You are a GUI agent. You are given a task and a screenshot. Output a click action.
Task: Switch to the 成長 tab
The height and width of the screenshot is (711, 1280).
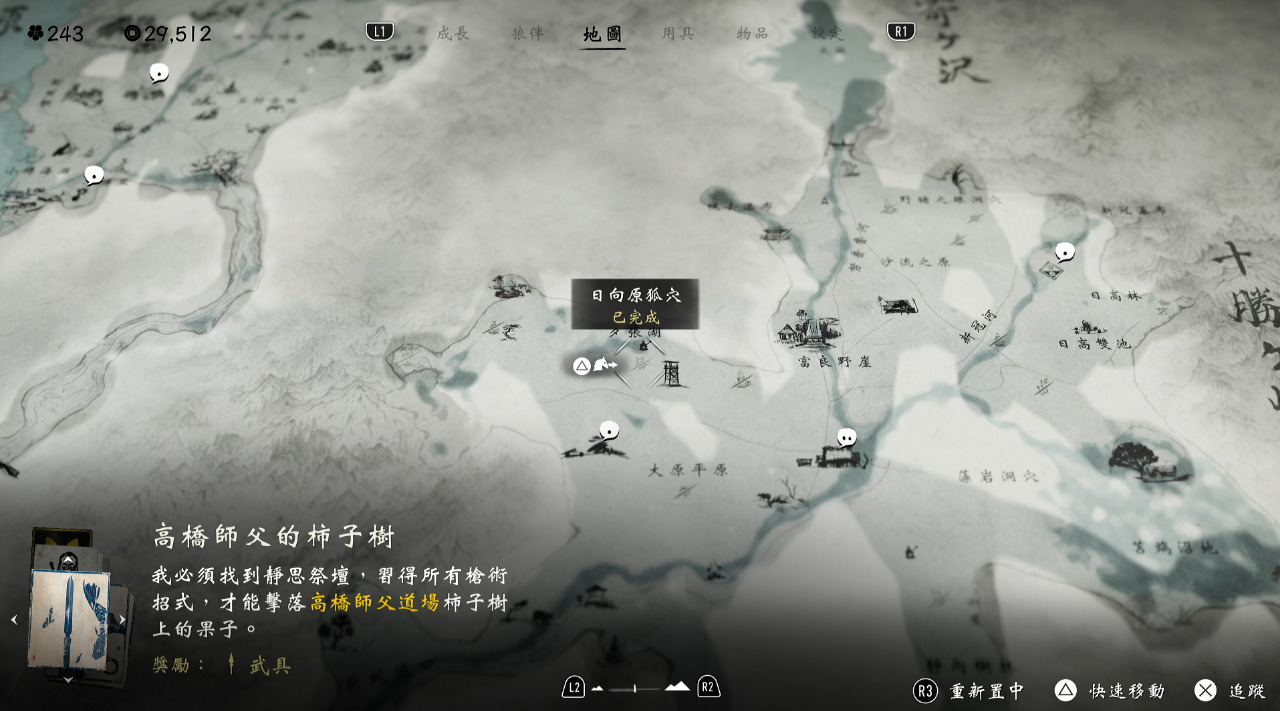click(452, 33)
